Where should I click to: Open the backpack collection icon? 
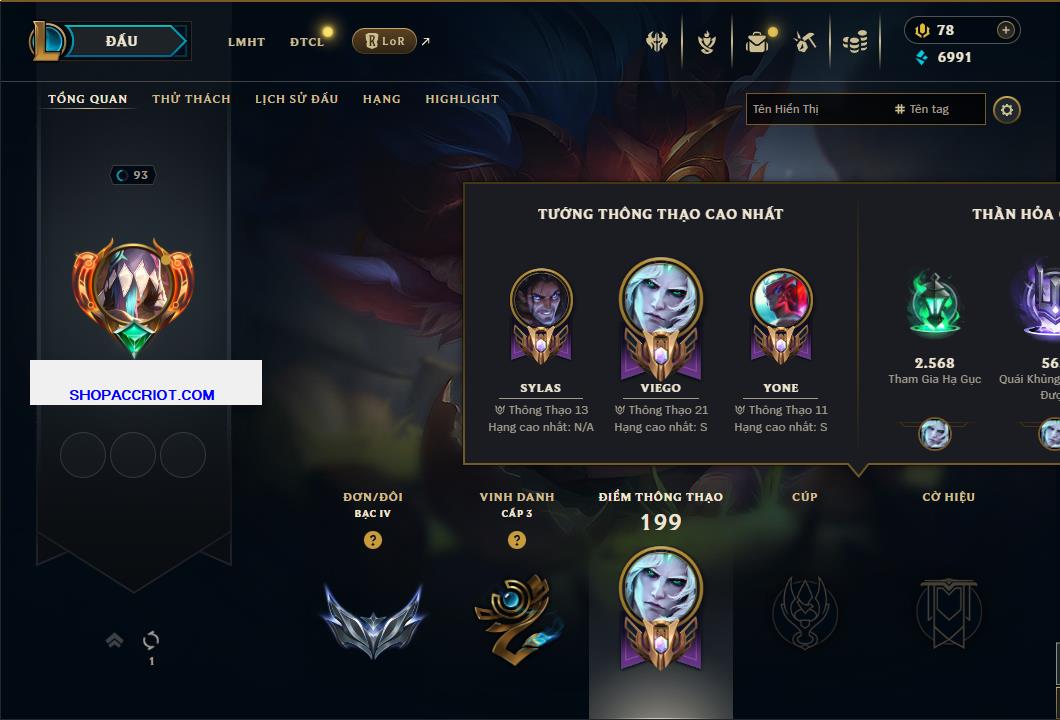[757, 42]
